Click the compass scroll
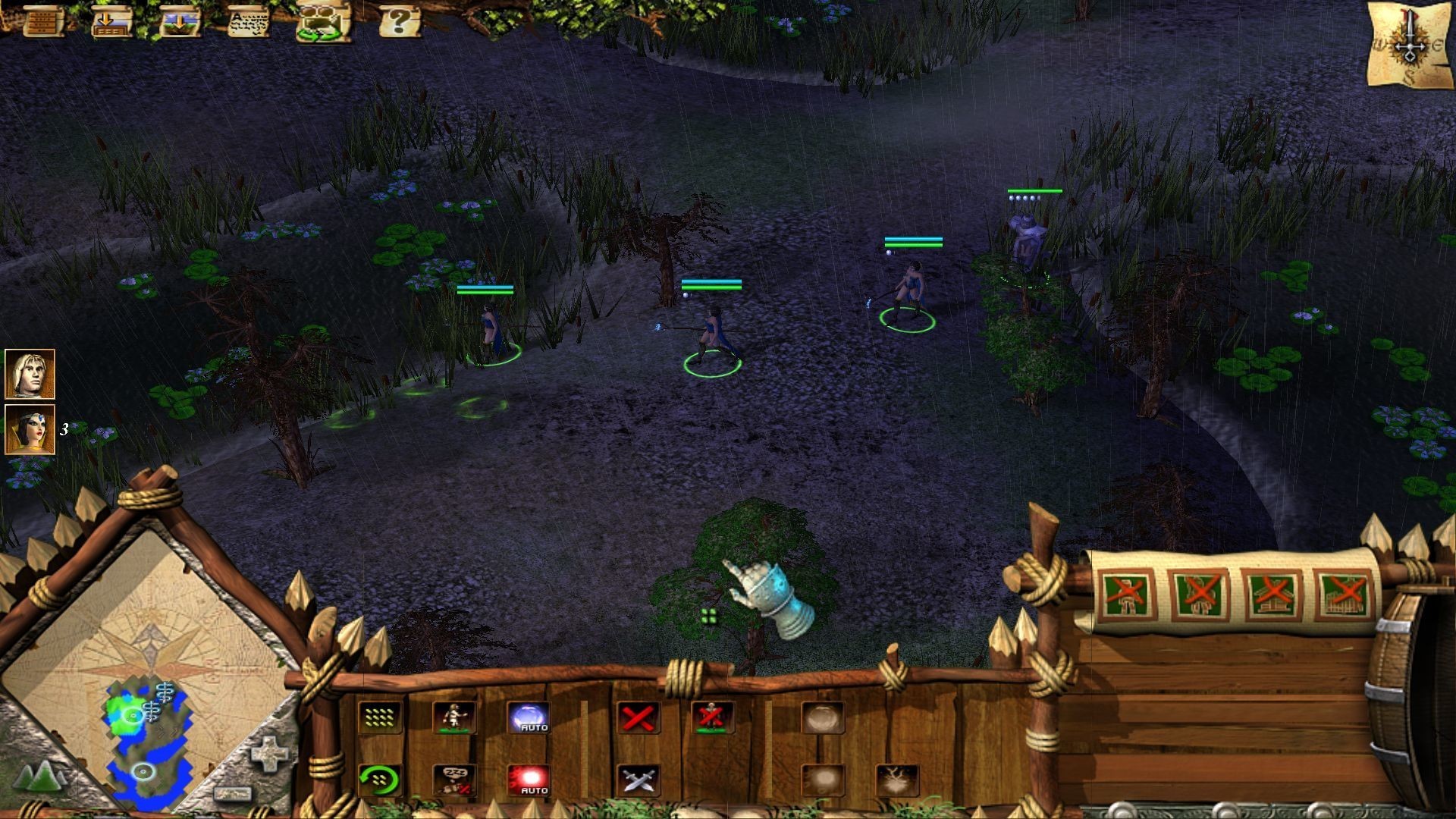This screenshot has width=1456, height=819. [1410, 45]
